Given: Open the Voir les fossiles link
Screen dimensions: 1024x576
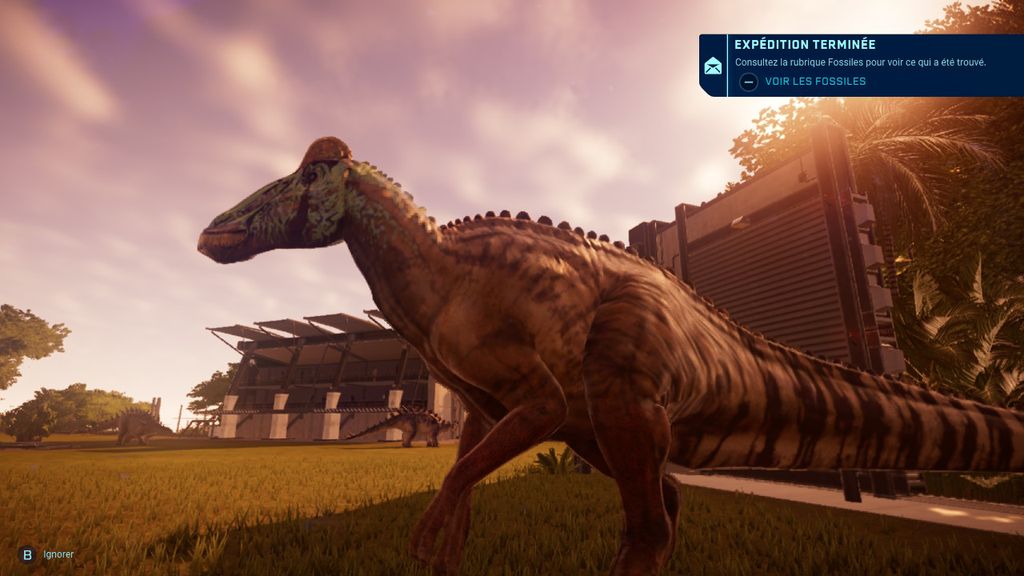Looking at the screenshot, I should point(814,82).
